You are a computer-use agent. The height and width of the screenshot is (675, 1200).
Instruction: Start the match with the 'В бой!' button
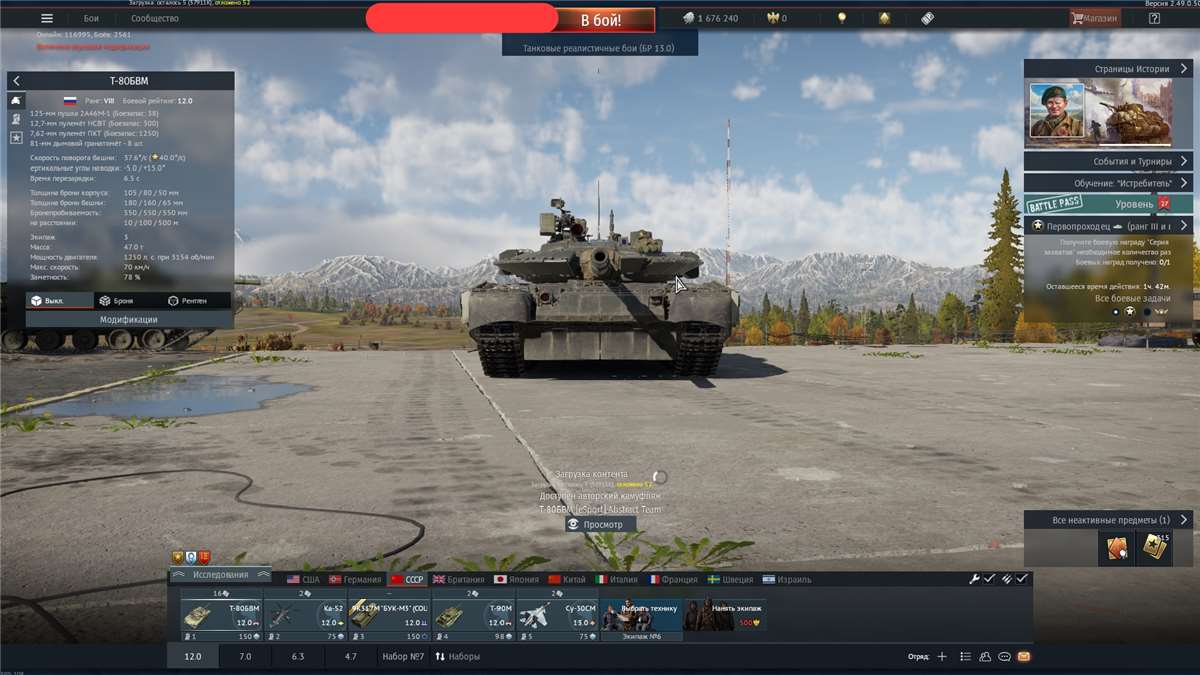(x=602, y=20)
